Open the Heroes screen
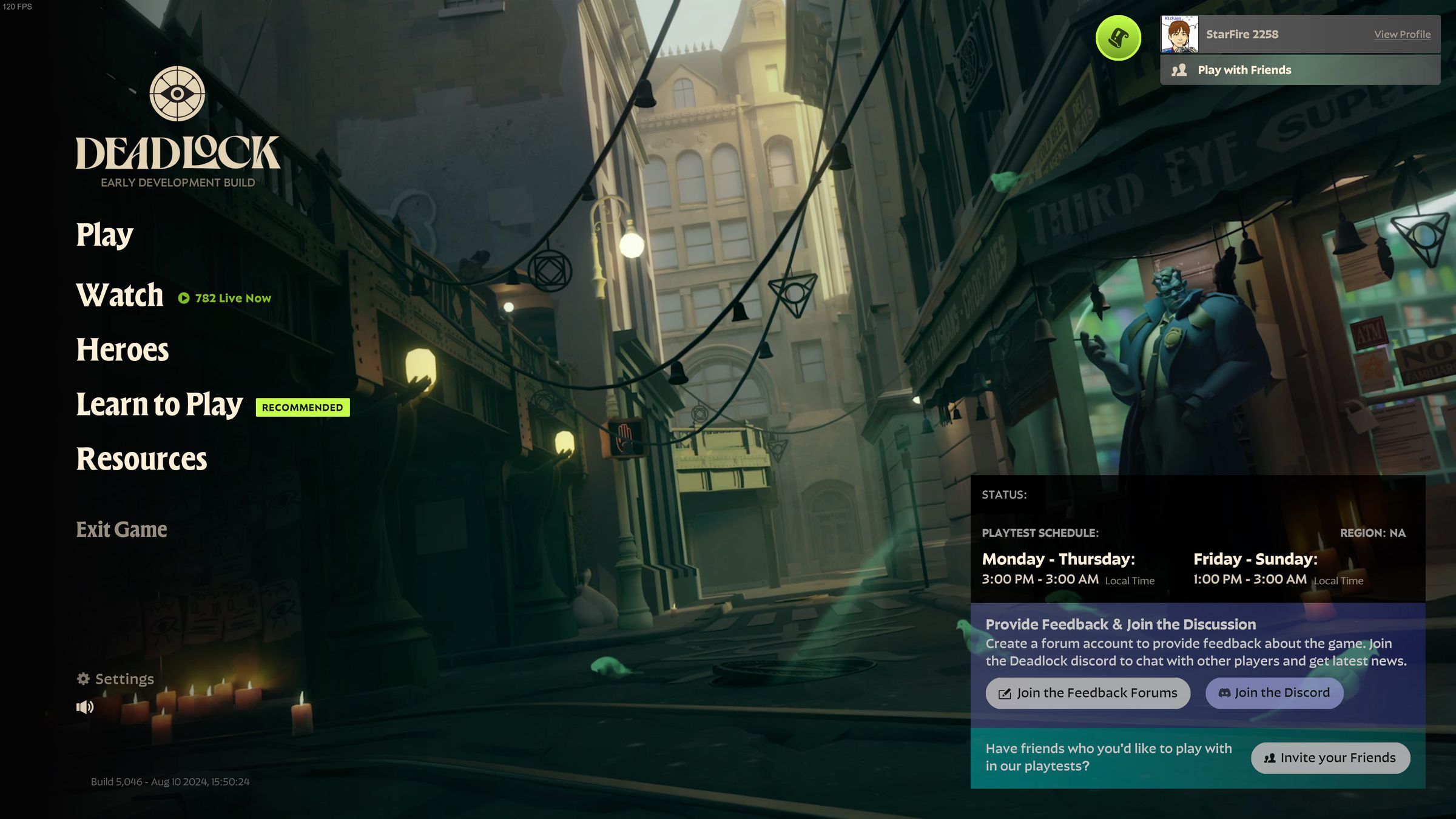 (x=122, y=349)
